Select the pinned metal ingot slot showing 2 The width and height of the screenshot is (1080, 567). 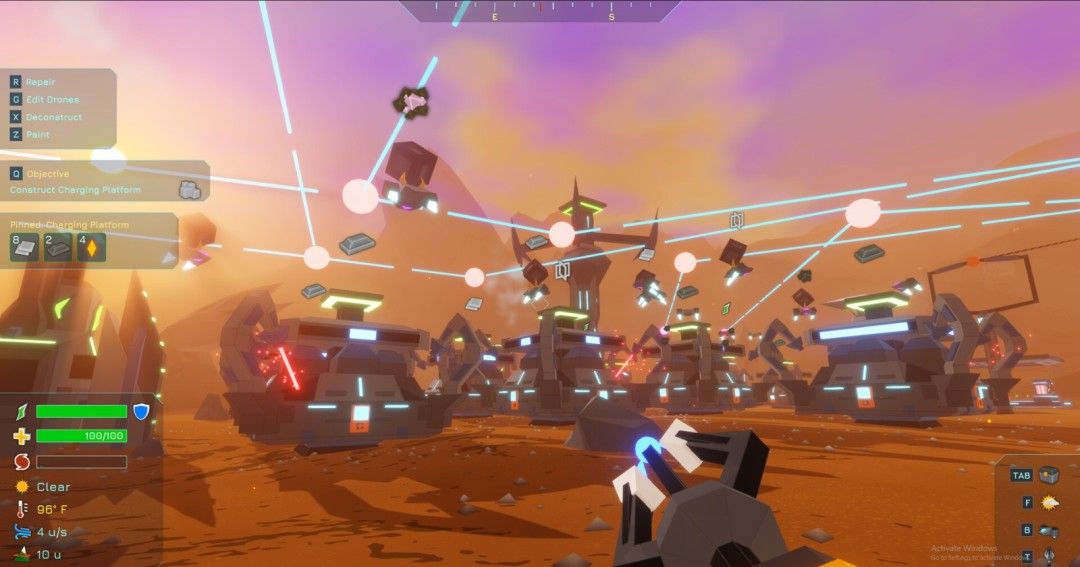click(x=57, y=246)
